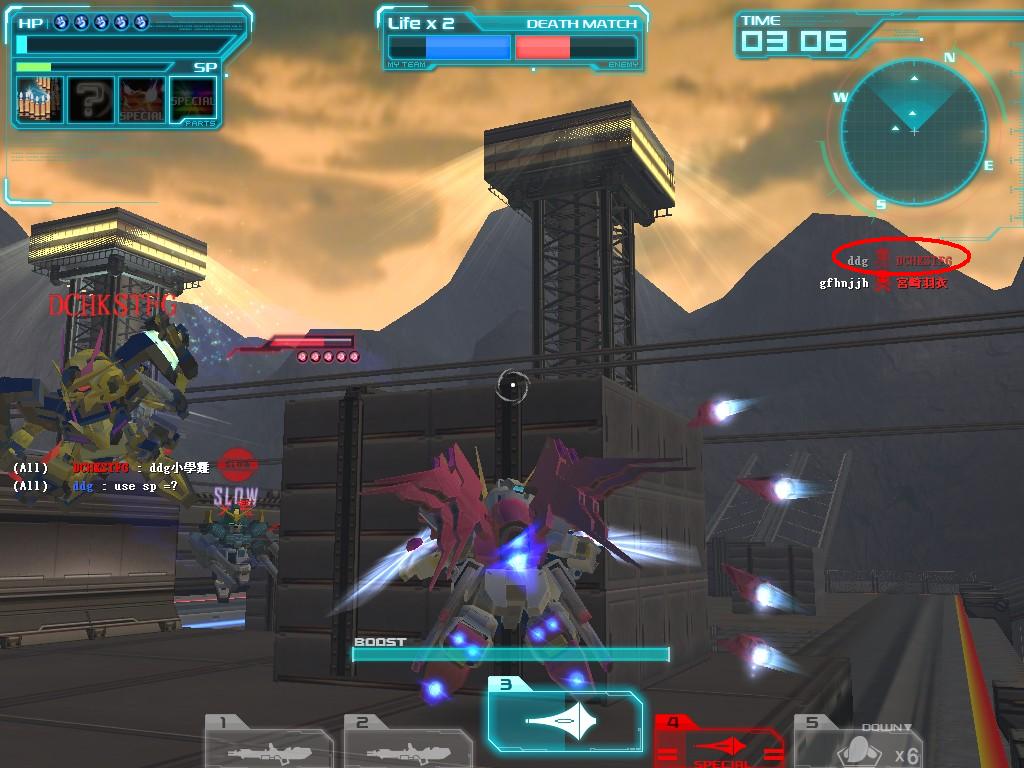Select the circled ddg kill feed entry
This screenshot has height=768, width=1024.
[901, 261]
